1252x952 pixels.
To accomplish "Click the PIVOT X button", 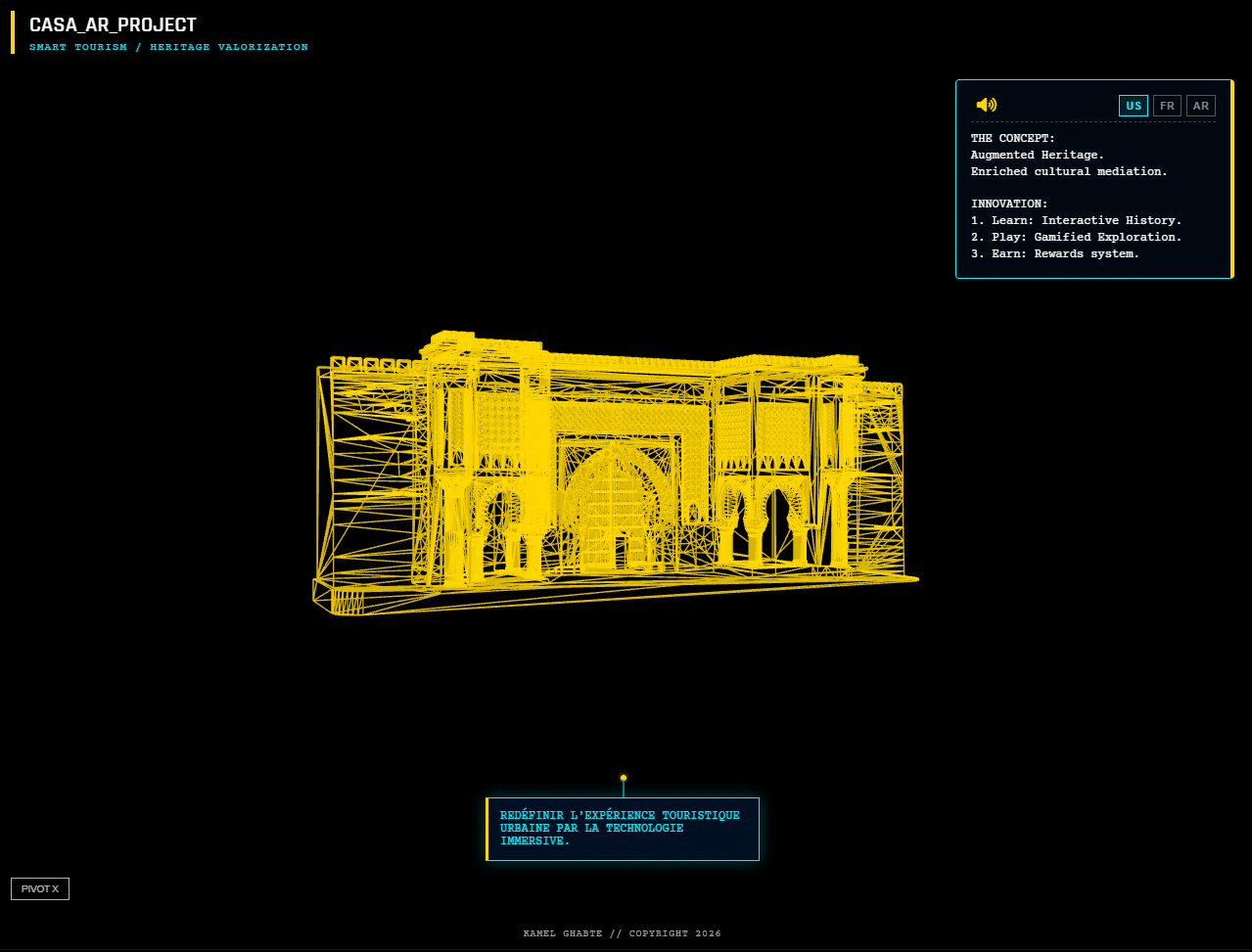I will pos(40,888).
